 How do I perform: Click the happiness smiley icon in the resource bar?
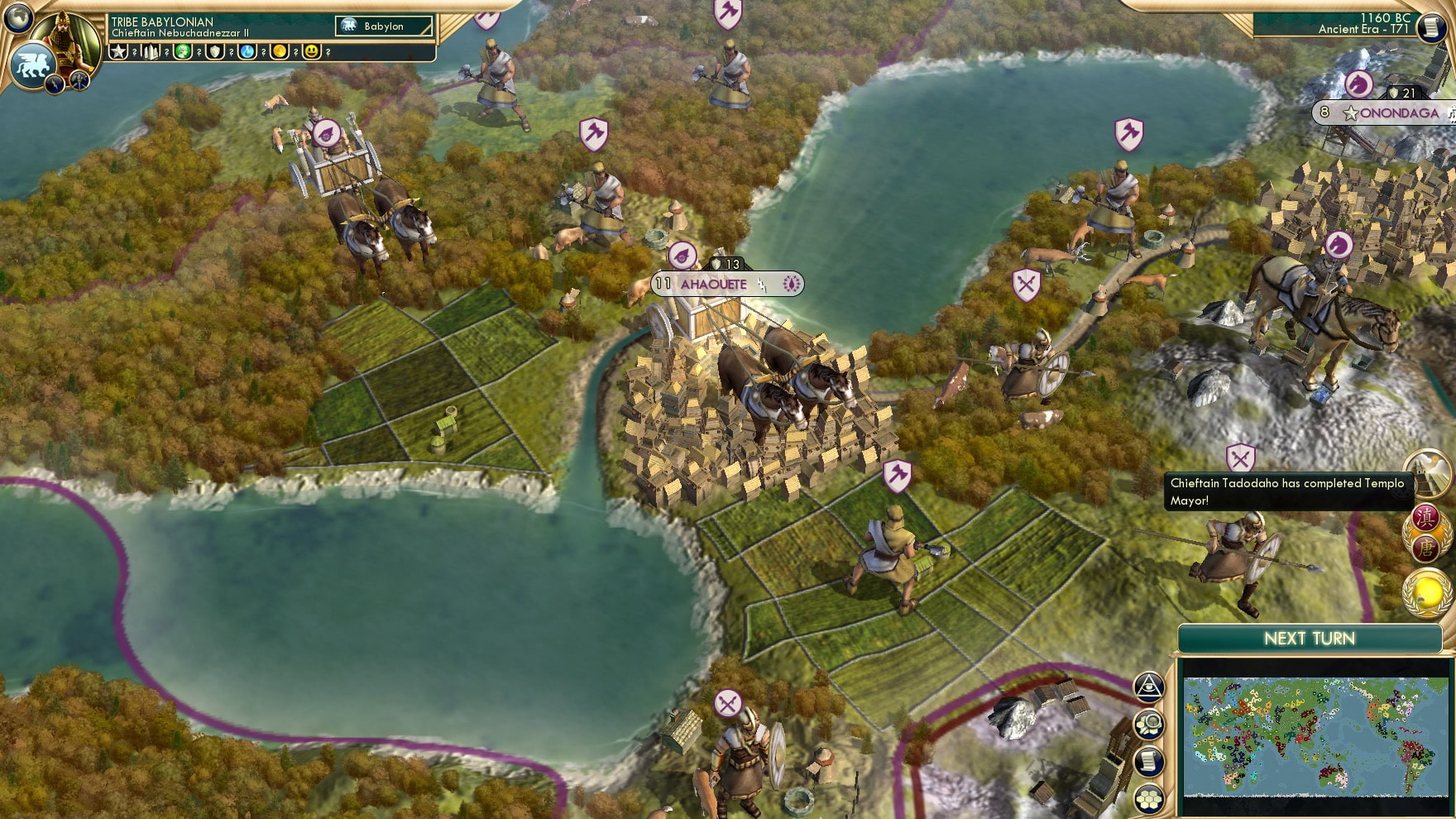(313, 53)
